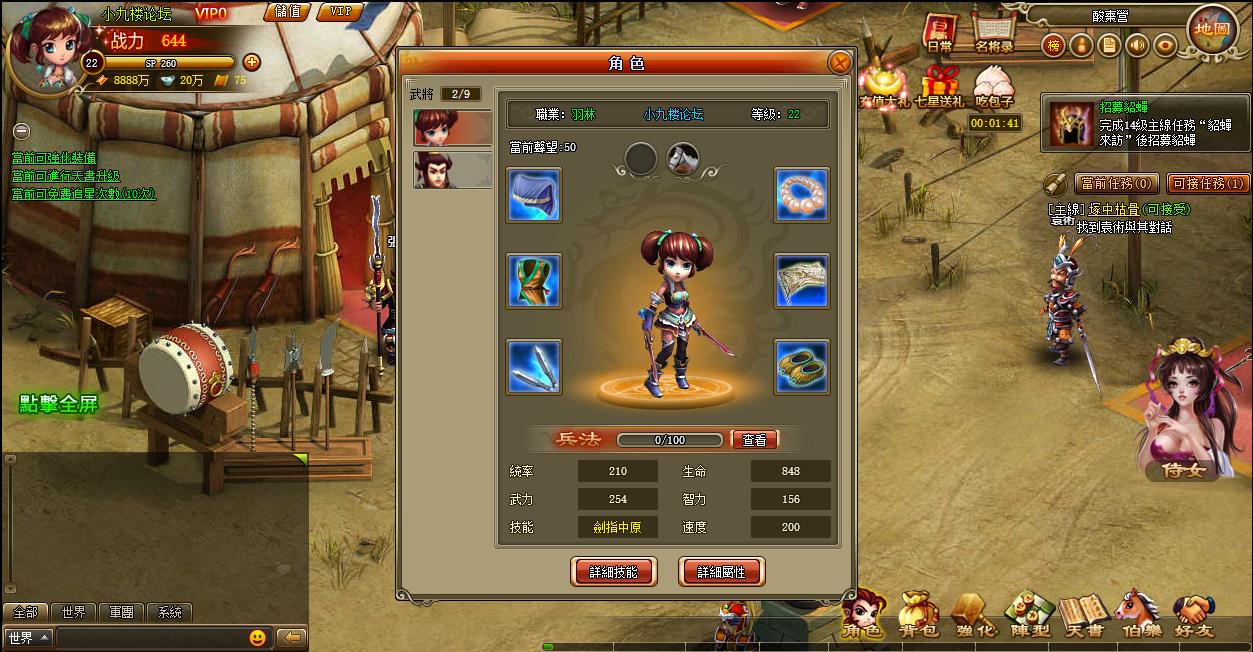The image size is (1253, 652).
Task: Select the shoes equipment slot
Action: click(x=802, y=367)
